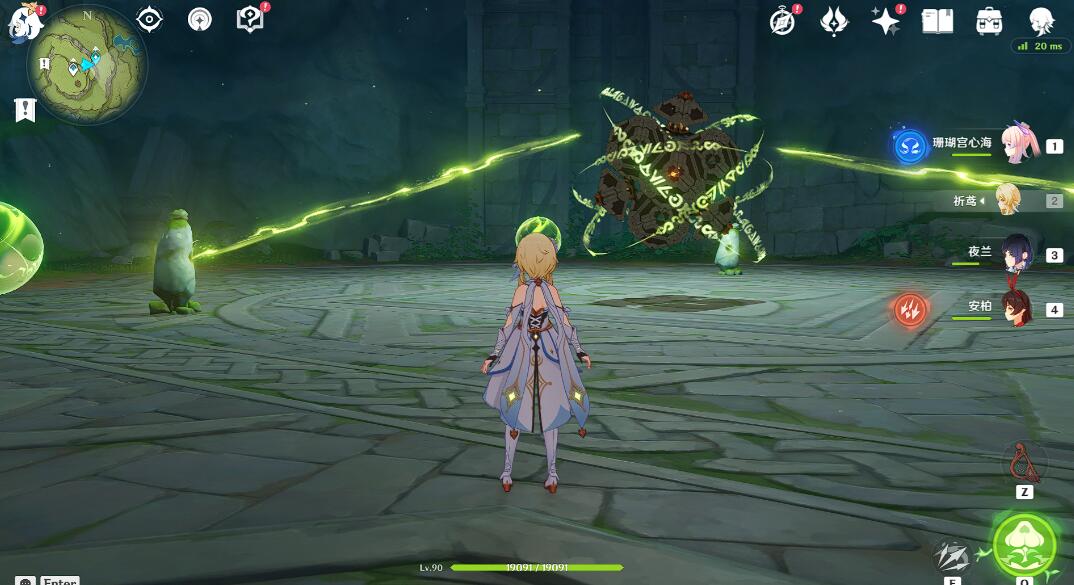1074x585 pixels.
Task: Open the Paimon main menu
Action: [x=24, y=20]
